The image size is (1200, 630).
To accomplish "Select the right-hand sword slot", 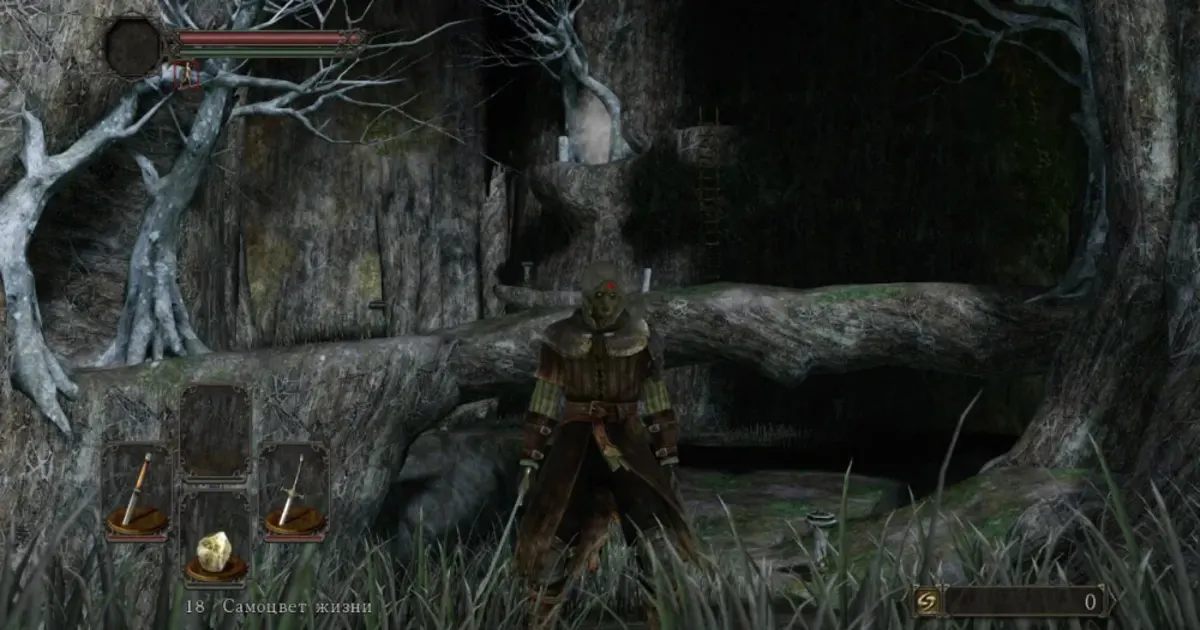I will (294, 492).
